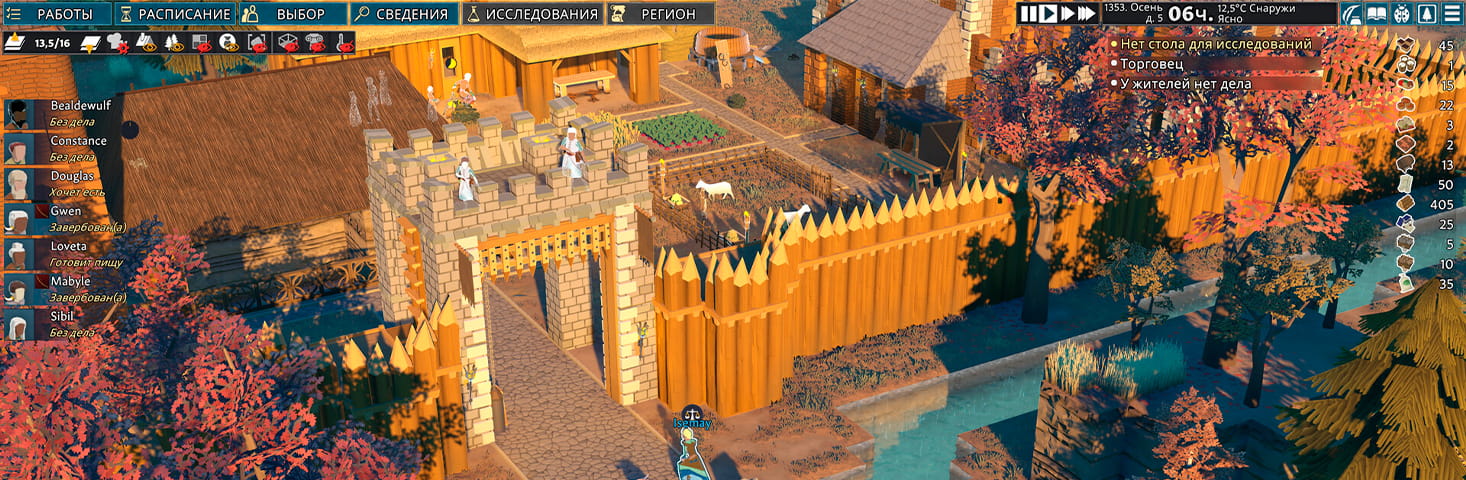Pause the game
This screenshot has height=480, width=1466.
coord(1028,13)
